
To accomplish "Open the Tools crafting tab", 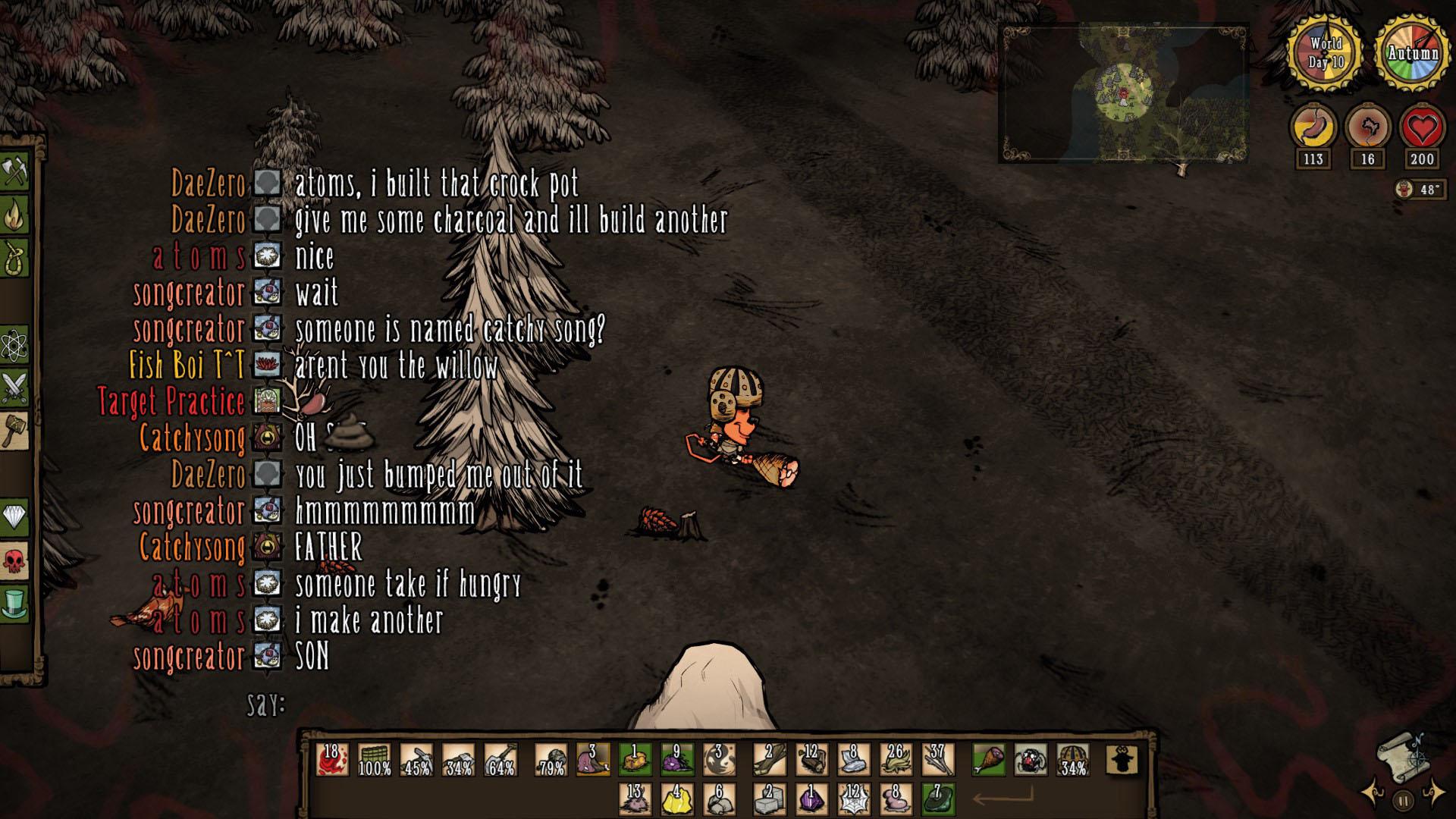I will pos(14,172).
